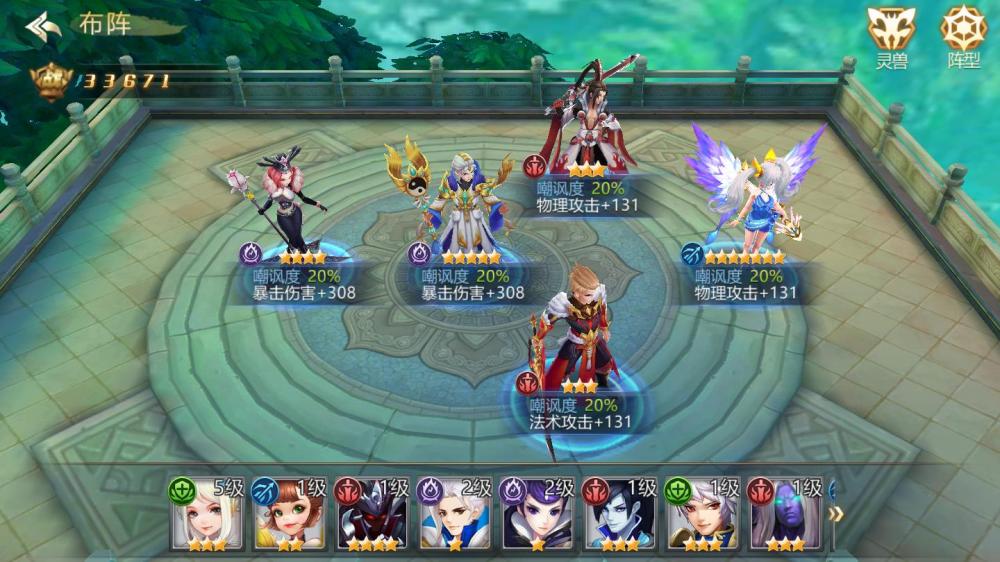
Task: Pick the silver-haired red-eyed healer portrait
Action: tap(701, 515)
